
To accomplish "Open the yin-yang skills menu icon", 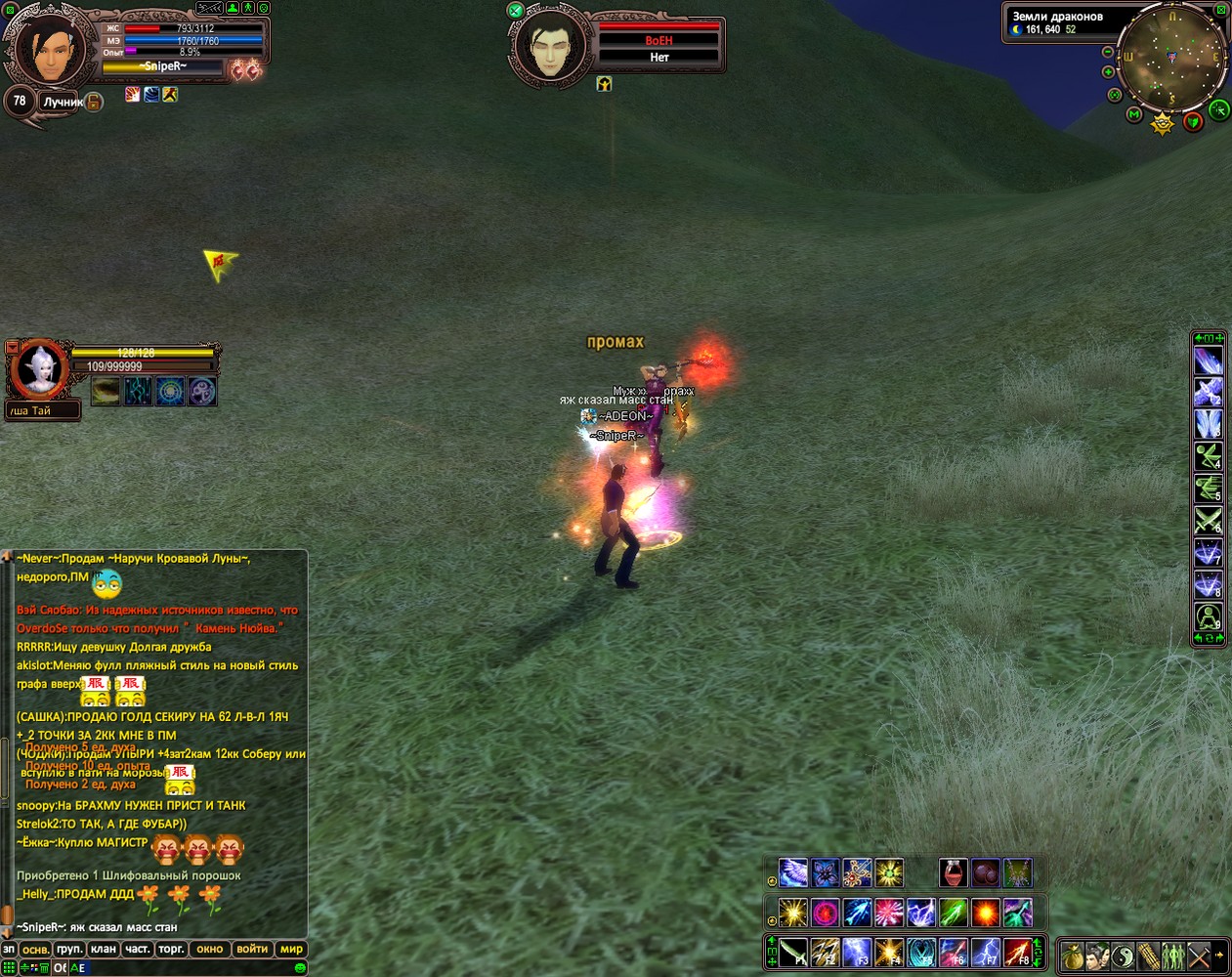I will 1124,956.
